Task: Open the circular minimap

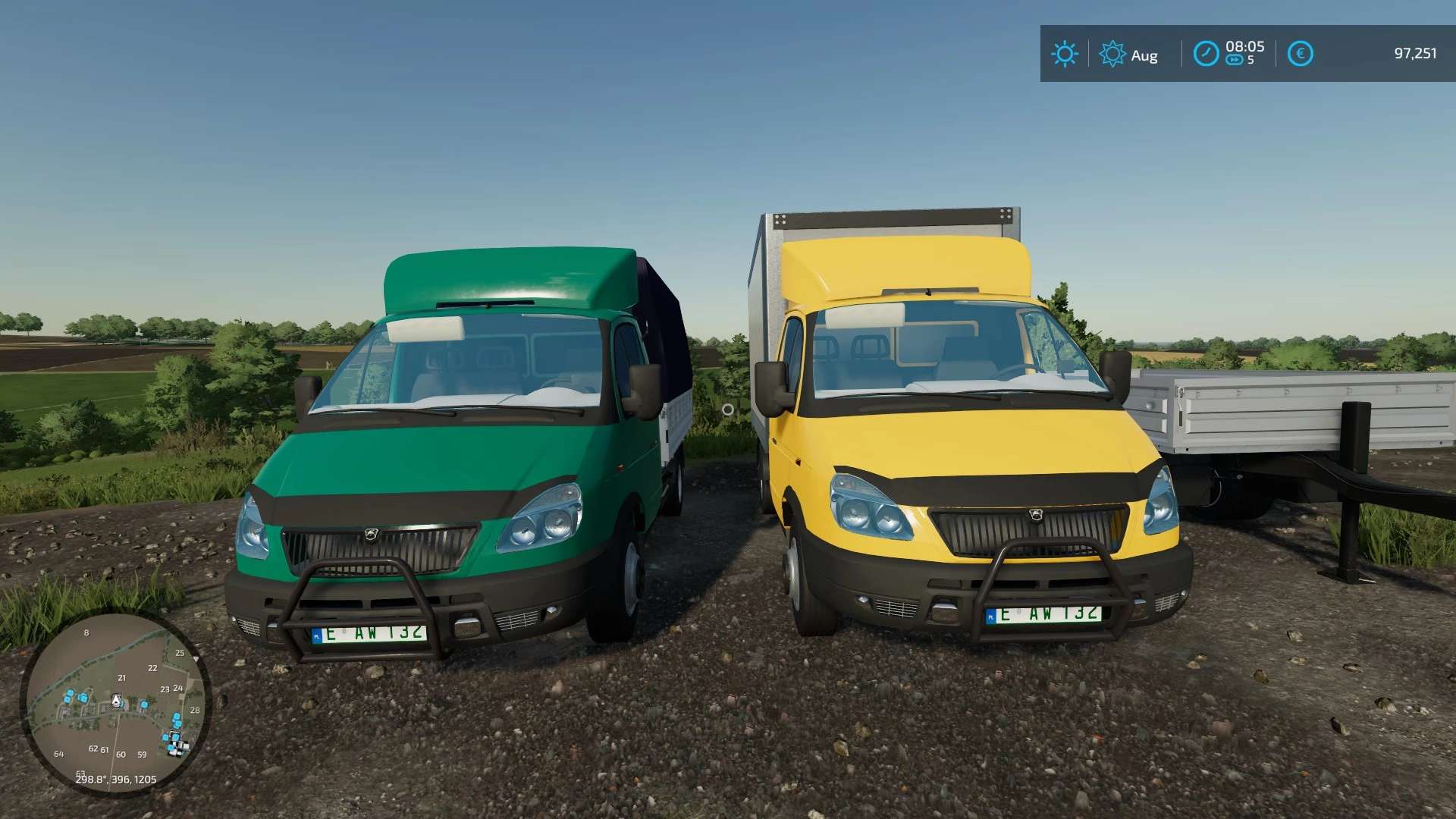Action: (x=115, y=704)
